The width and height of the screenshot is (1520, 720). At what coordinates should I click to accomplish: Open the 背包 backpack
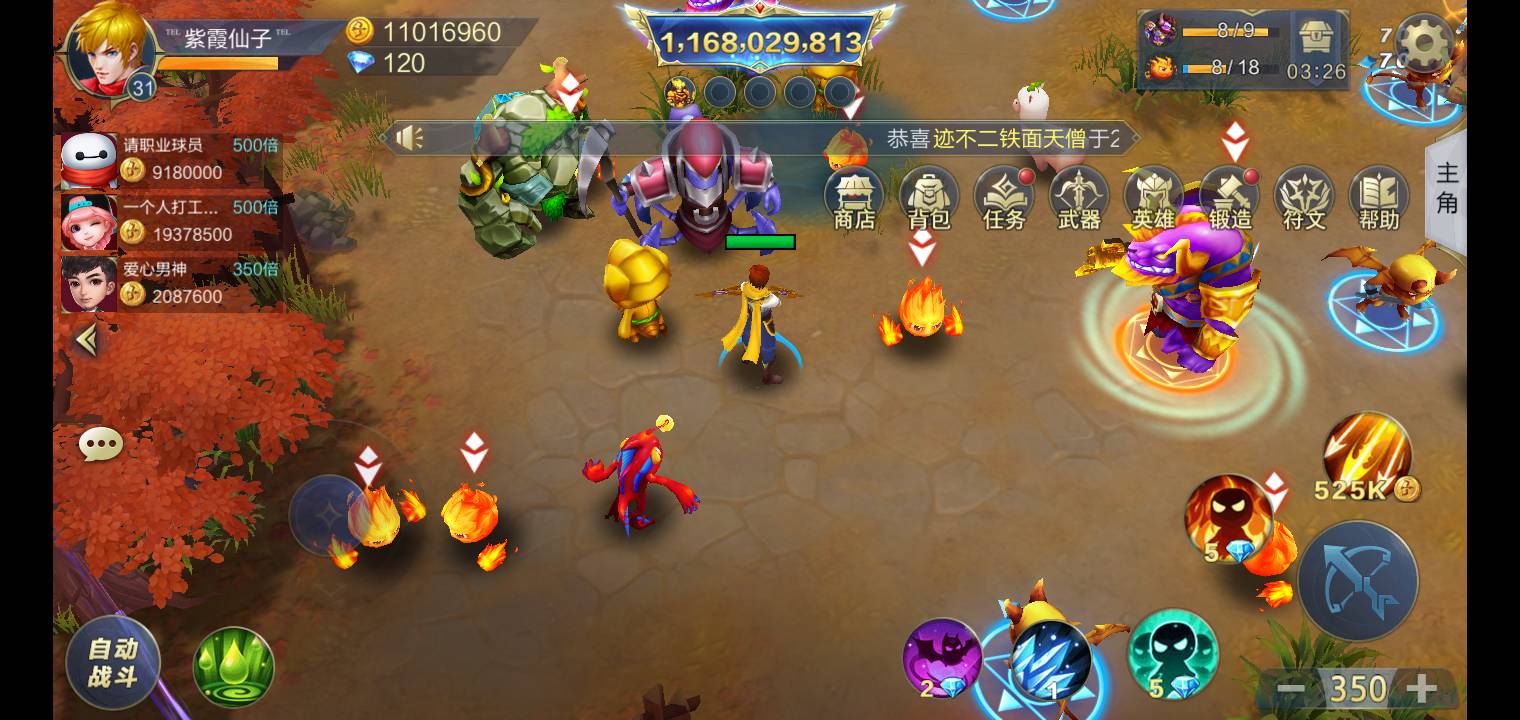pos(929,198)
